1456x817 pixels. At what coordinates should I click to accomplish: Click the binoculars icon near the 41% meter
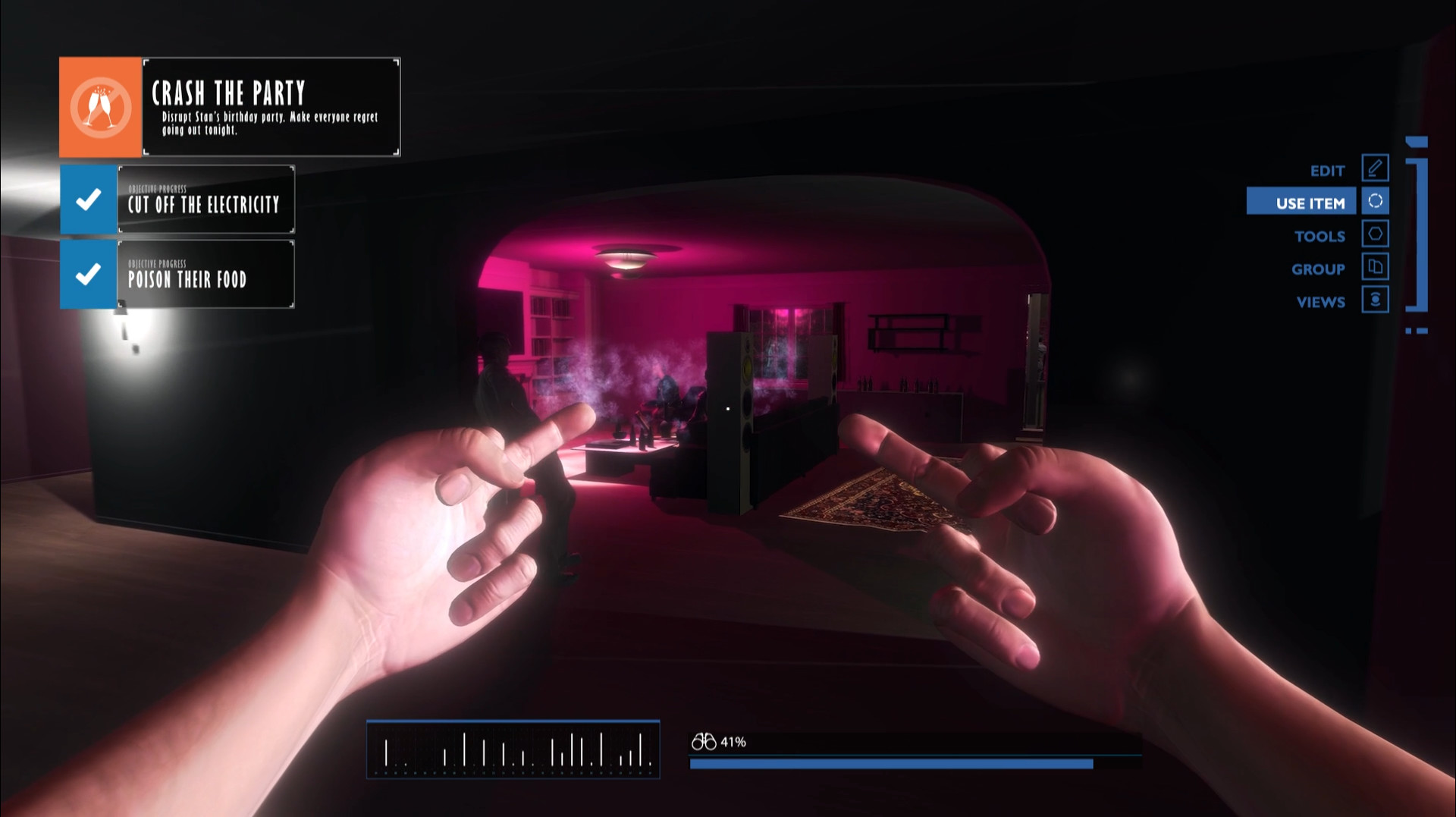(704, 741)
